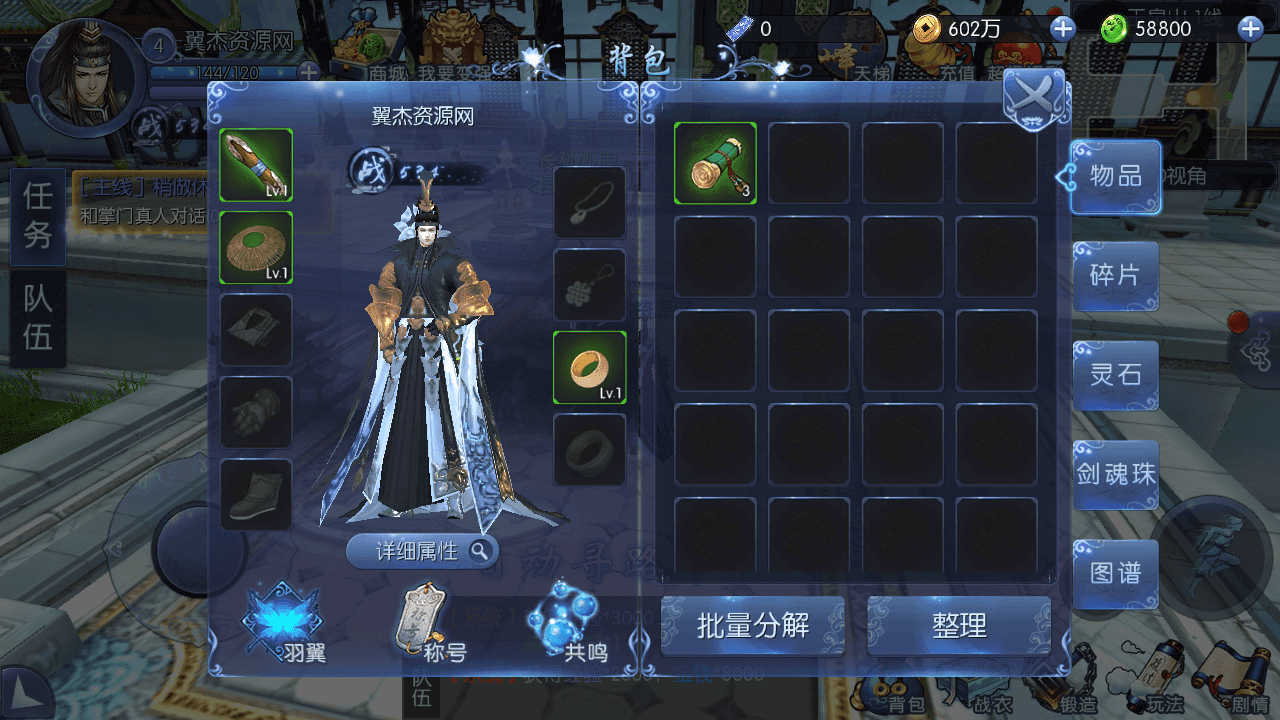Close the backpack window

tap(1034, 98)
